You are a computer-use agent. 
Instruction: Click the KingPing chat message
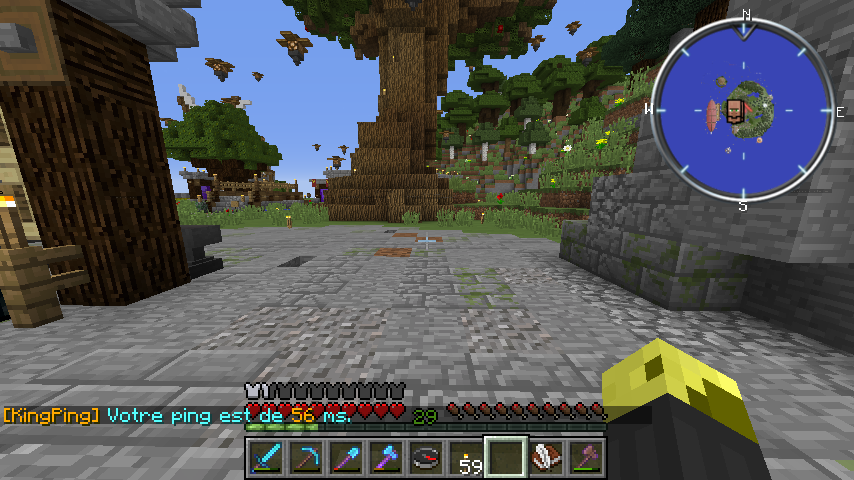point(178,415)
